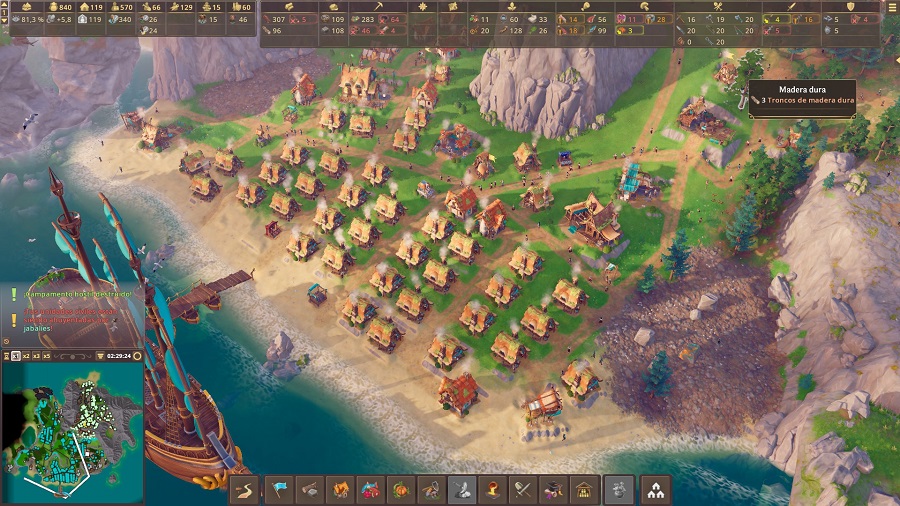Open the road building menu
This screenshot has width=900, height=506.
[x=246, y=489]
